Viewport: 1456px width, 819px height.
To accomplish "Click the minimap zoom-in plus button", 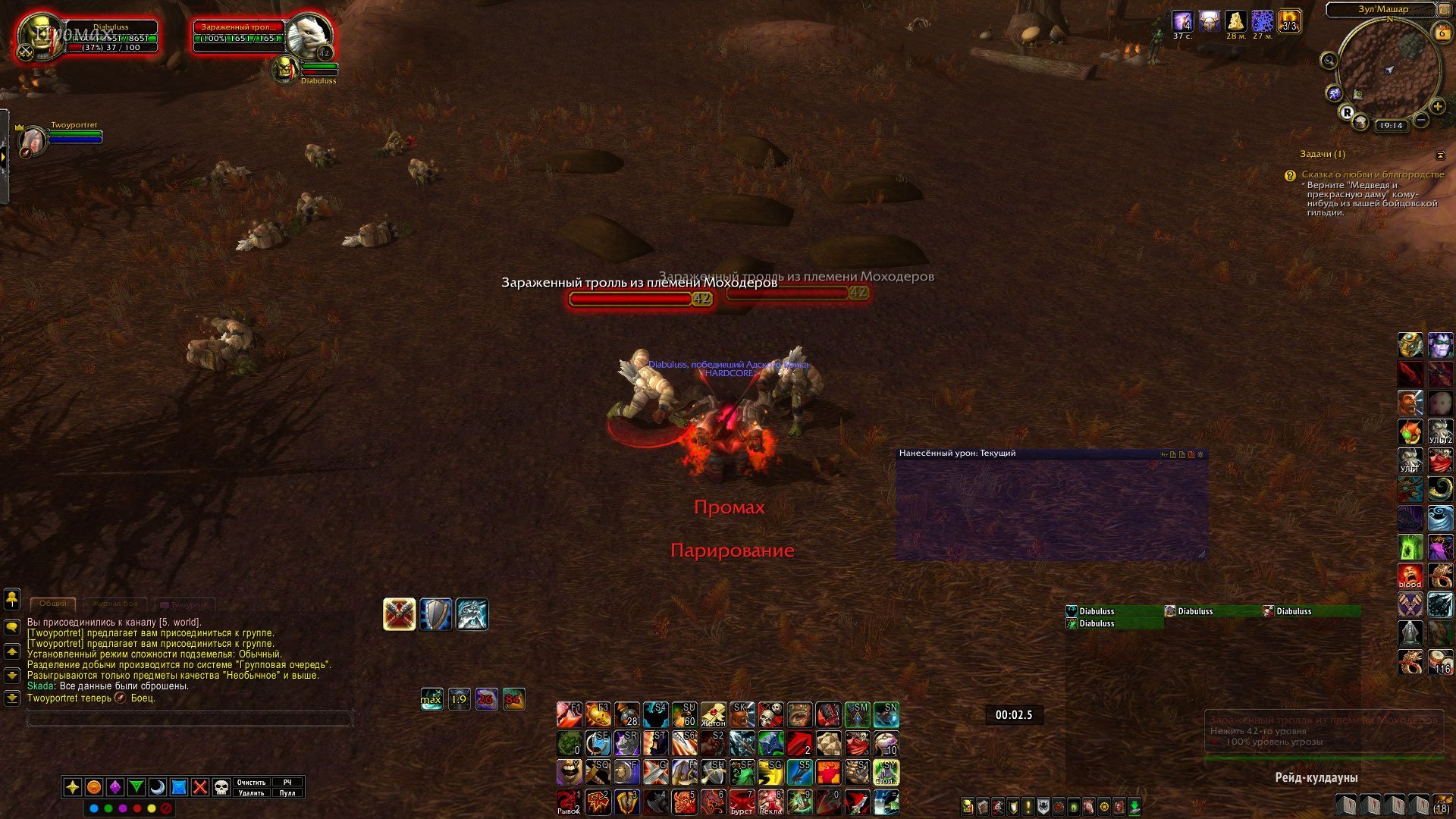I will pyautogui.click(x=1438, y=106).
